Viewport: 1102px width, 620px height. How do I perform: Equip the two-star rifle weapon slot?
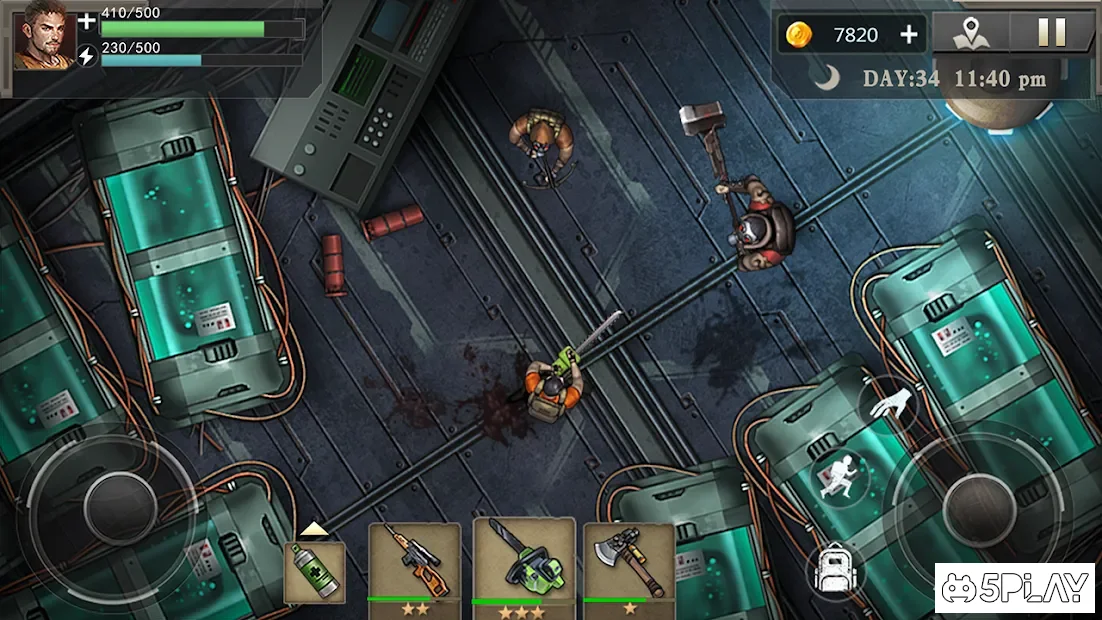[x=414, y=565]
